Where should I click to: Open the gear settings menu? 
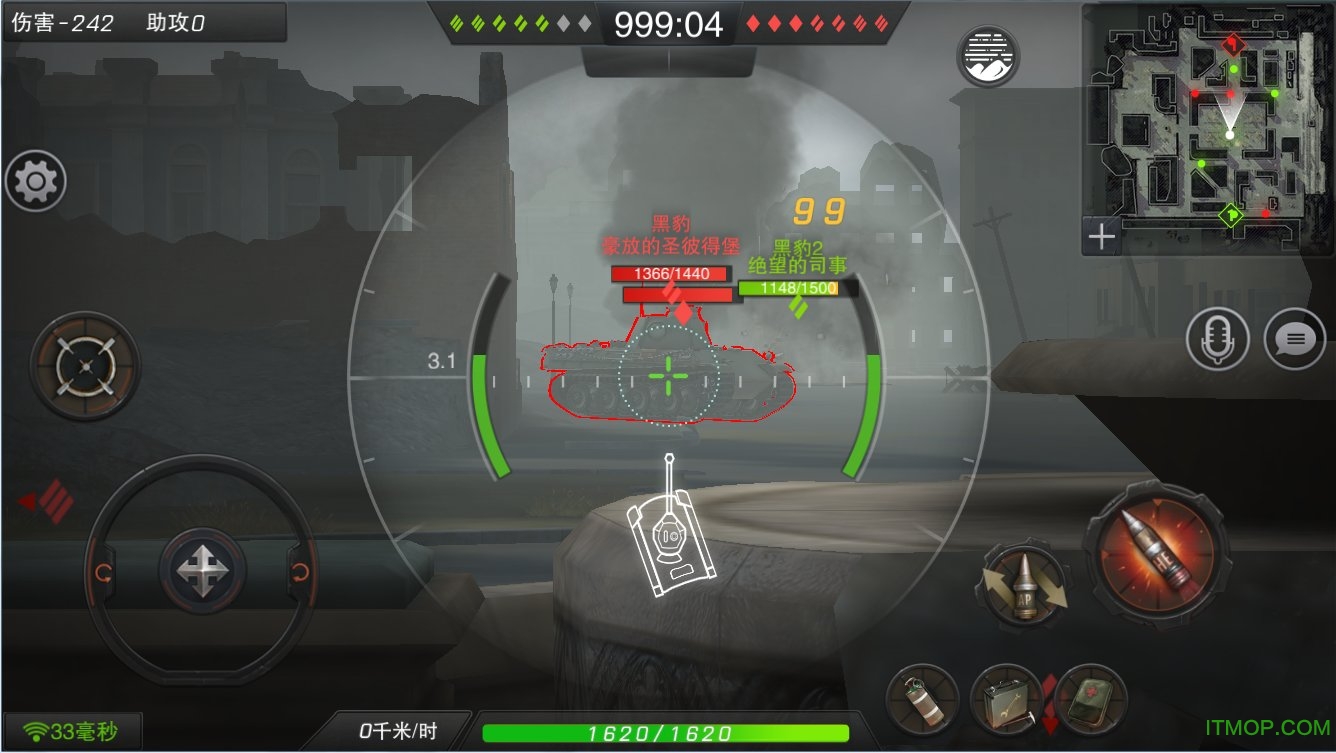point(36,181)
